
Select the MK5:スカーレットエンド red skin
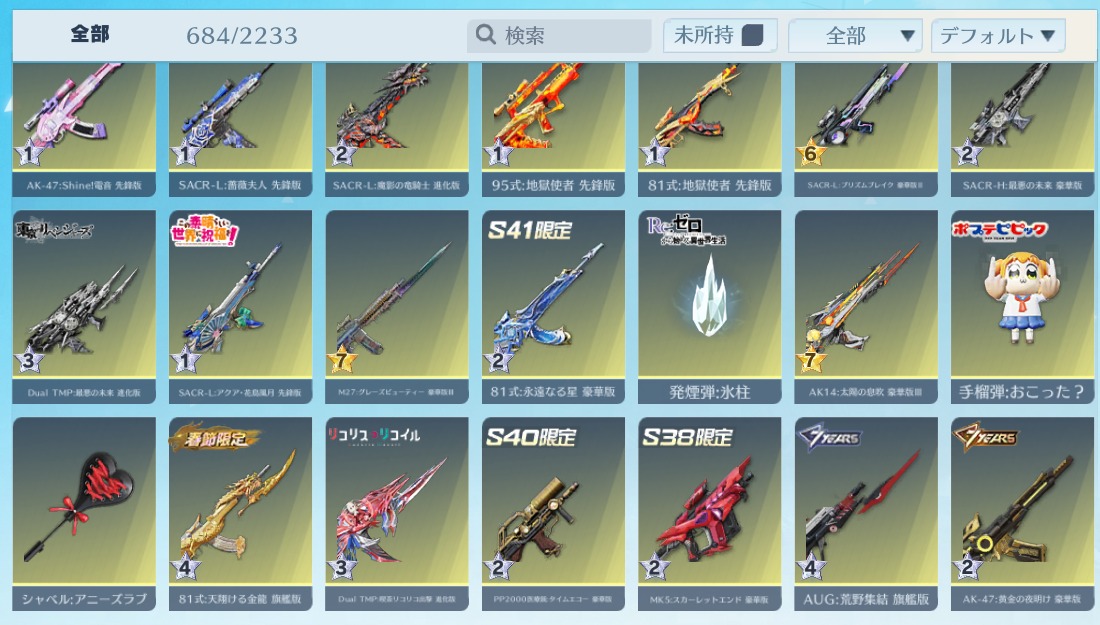coord(710,512)
